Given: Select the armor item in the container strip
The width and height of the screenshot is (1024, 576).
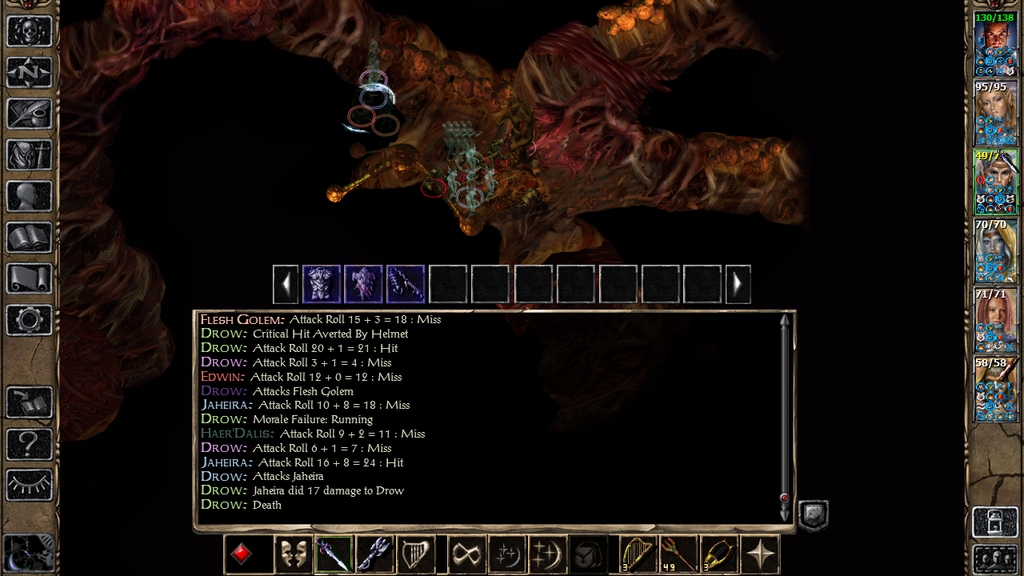Looking at the screenshot, I should [322, 284].
